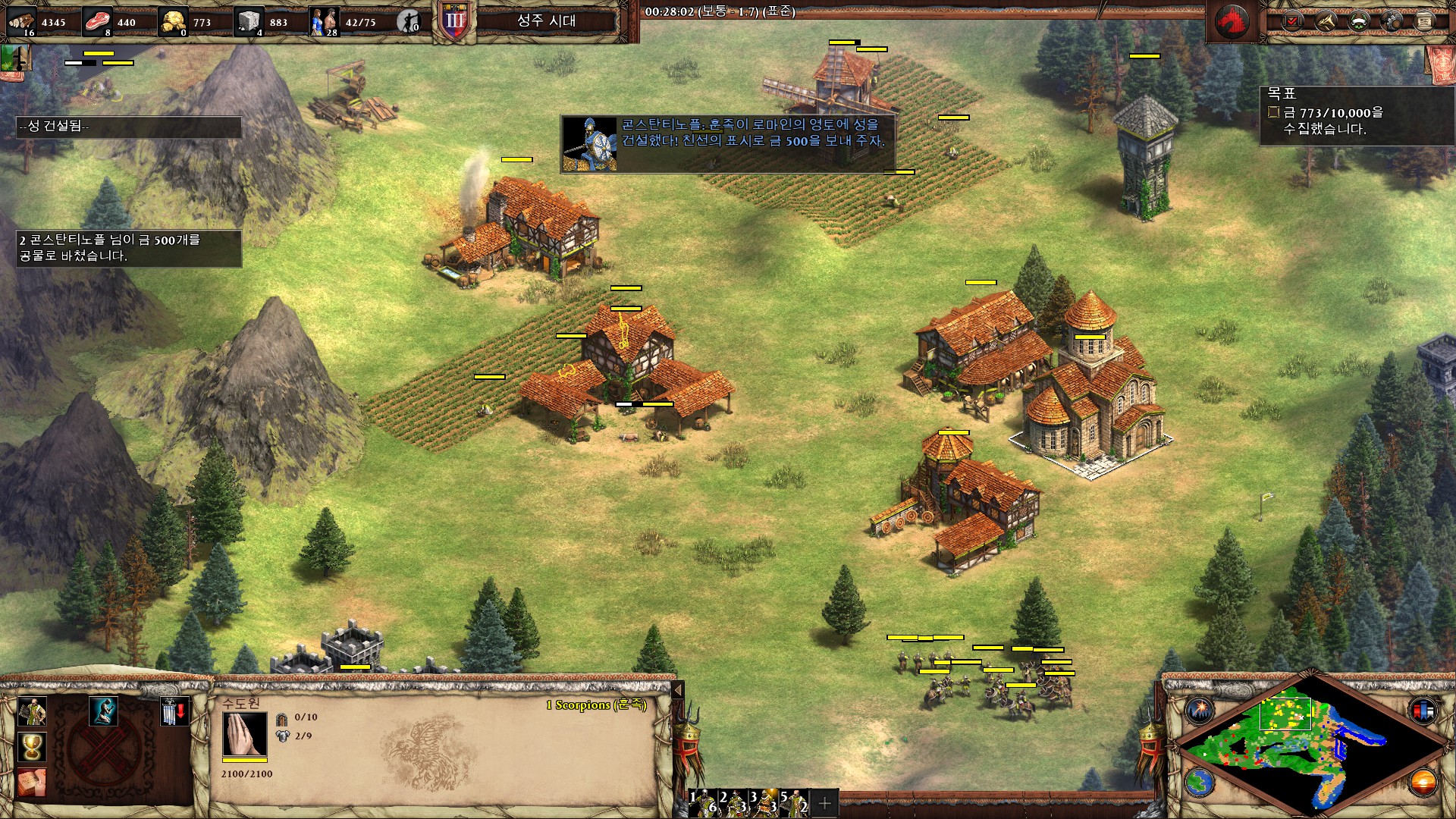The height and width of the screenshot is (819, 1456).
Task: Train a monk from the monastery panel
Action: pos(32,712)
